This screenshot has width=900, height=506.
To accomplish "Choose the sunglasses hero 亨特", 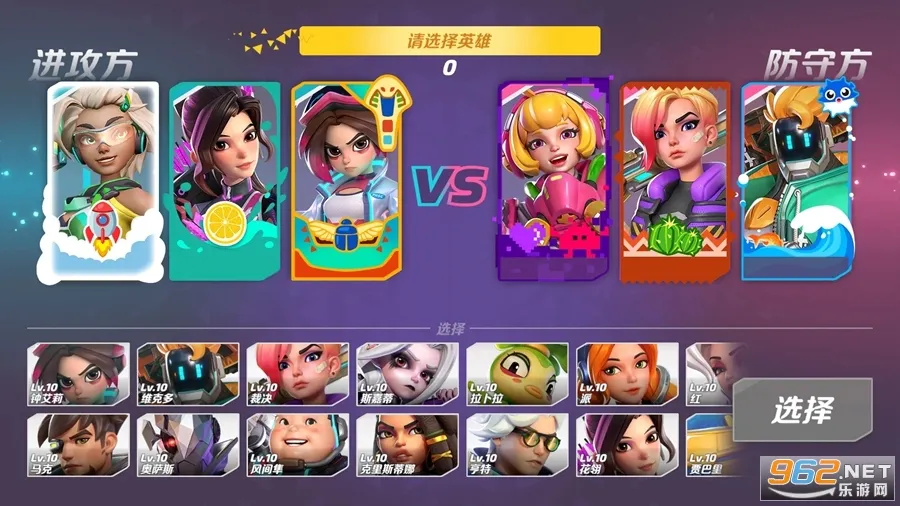I will point(517,444).
